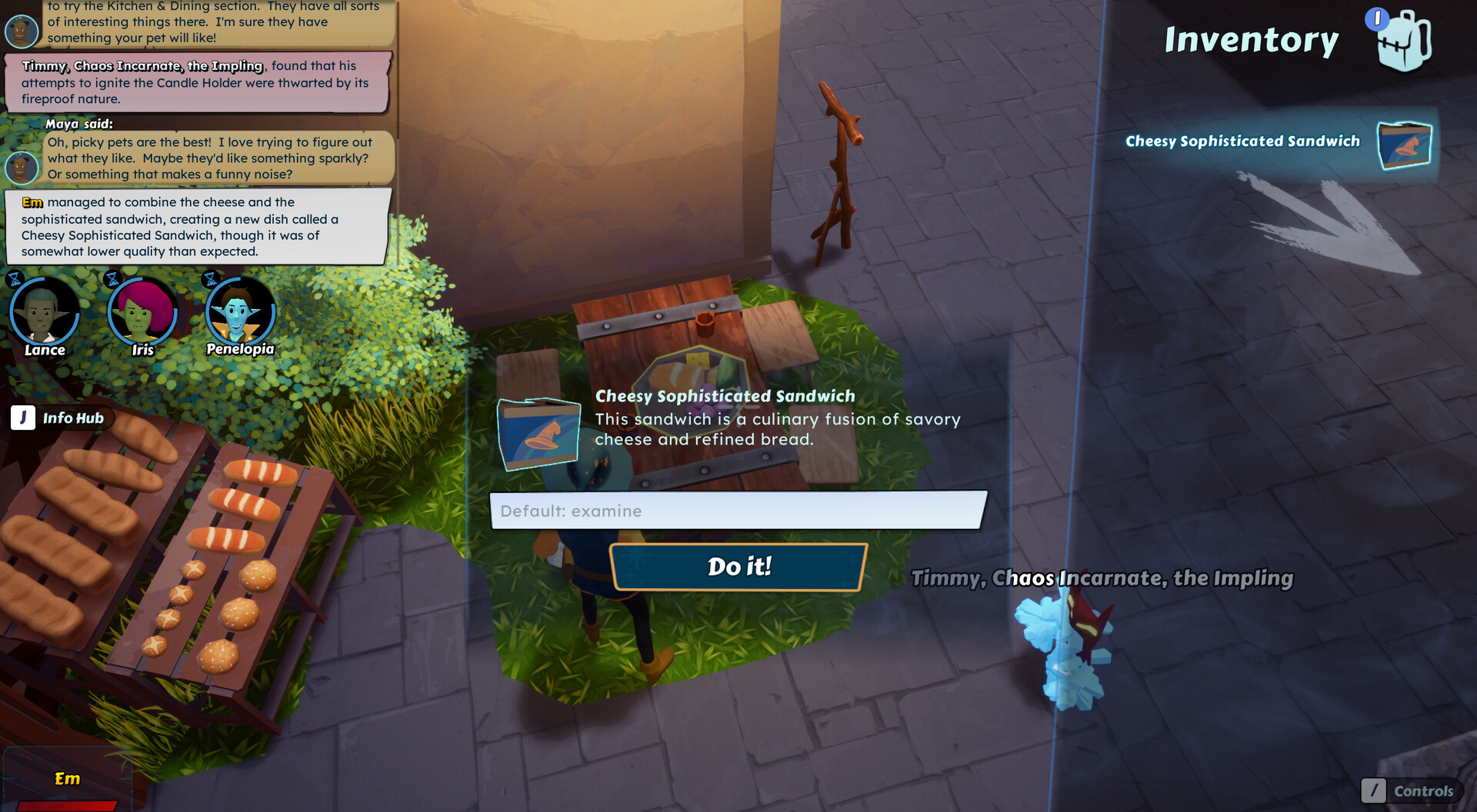Viewport: 1477px width, 812px height.
Task: Click the hourglass icon above Iris's portrait
Action: tap(112, 280)
